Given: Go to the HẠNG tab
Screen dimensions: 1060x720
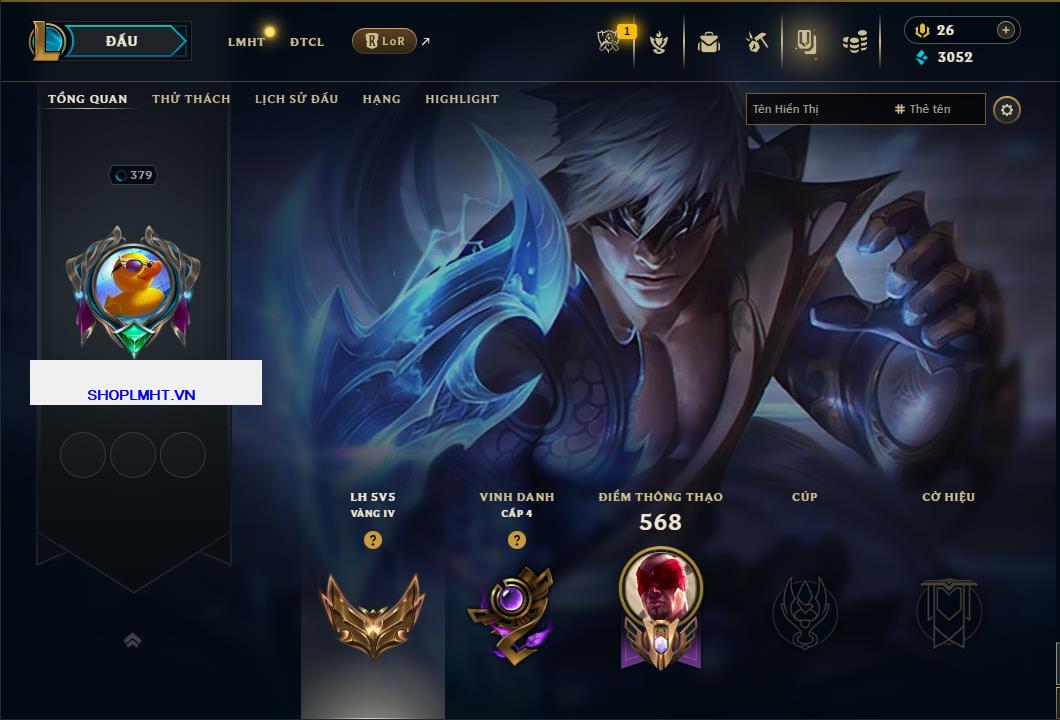Looking at the screenshot, I should click(381, 99).
